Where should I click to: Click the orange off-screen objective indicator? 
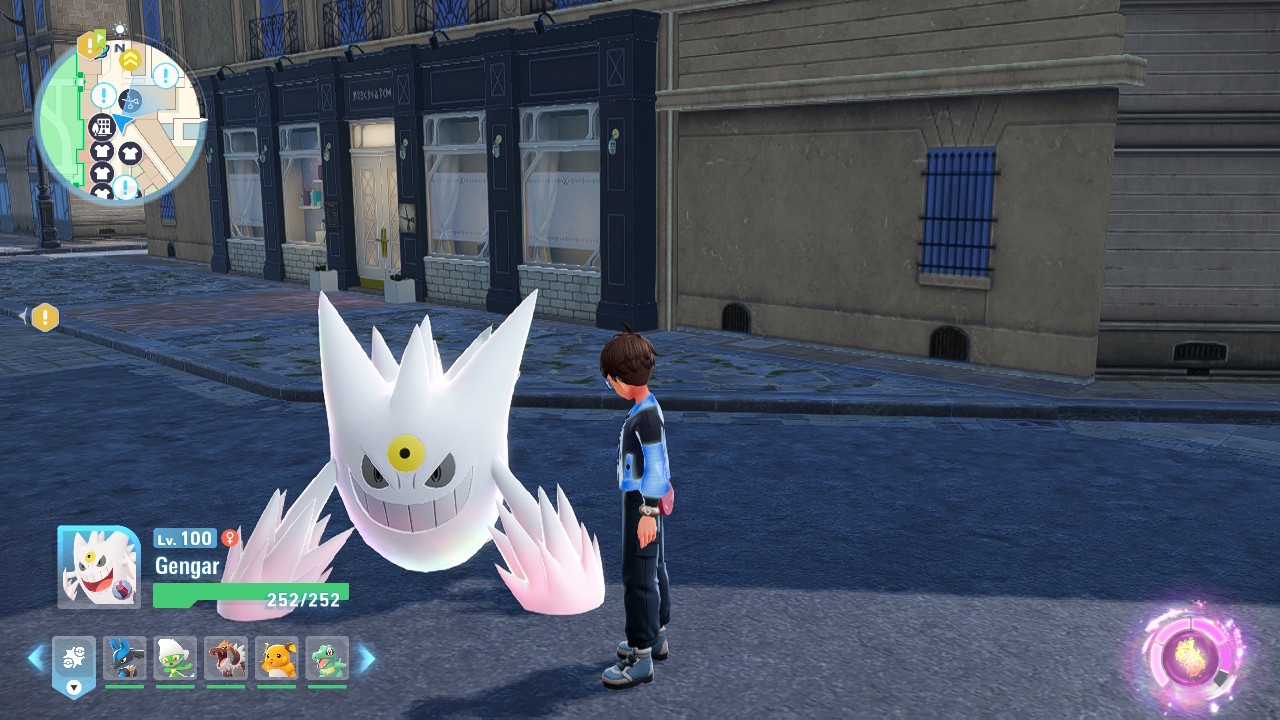coord(45,318)
